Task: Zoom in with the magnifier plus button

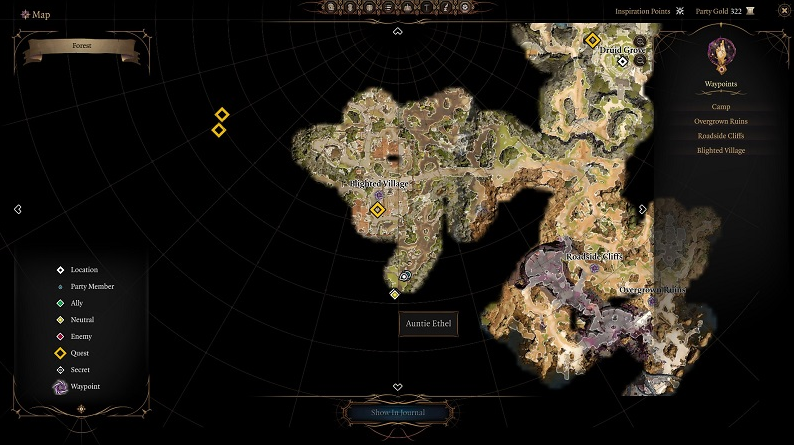Action: [639, 42]
